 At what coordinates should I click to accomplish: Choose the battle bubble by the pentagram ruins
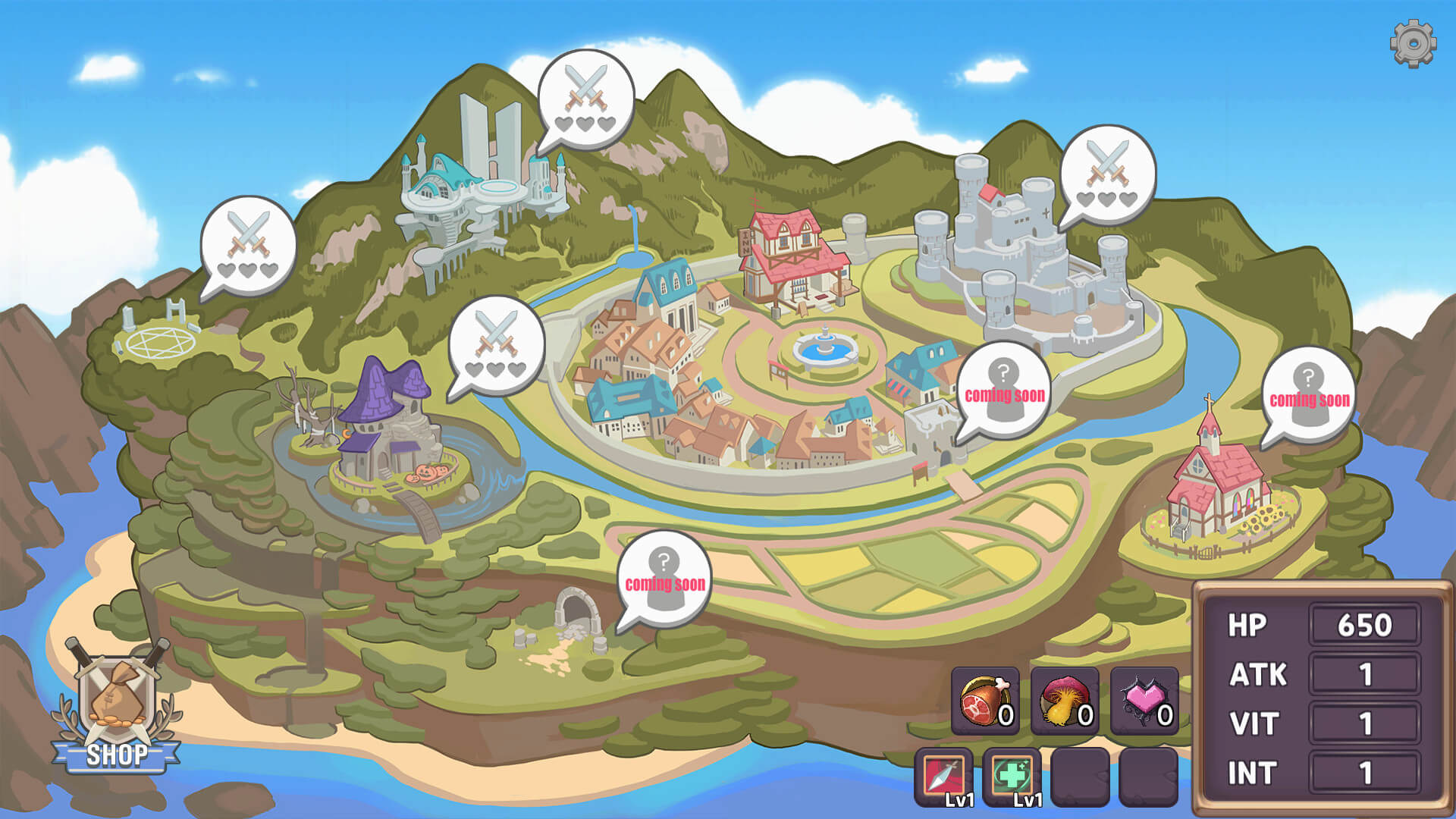pos(248,246)
